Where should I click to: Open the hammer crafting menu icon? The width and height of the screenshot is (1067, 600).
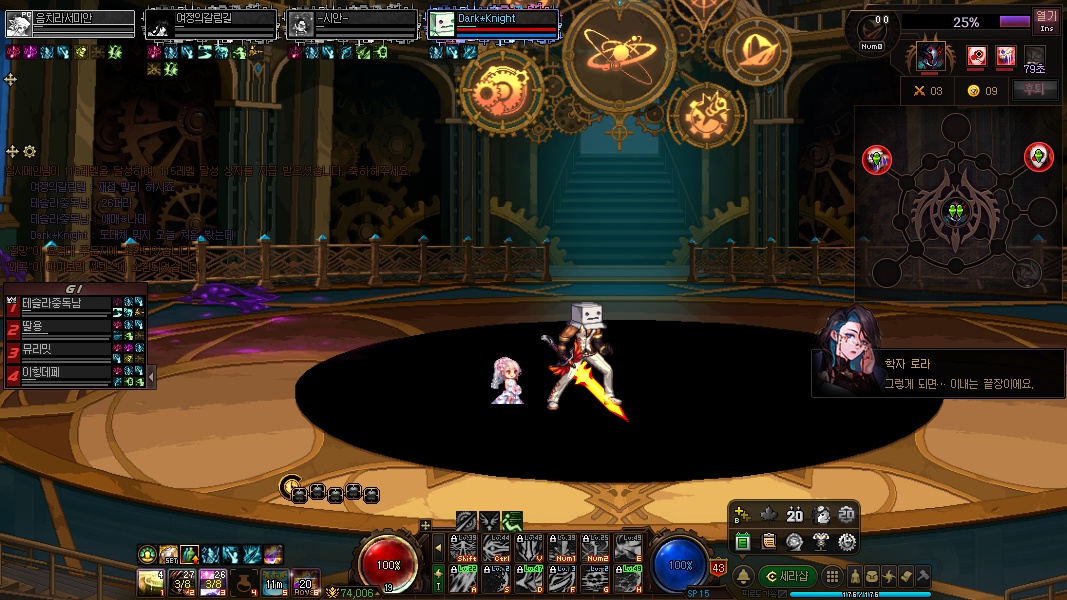pyautogui.click(x=923, y=576)
